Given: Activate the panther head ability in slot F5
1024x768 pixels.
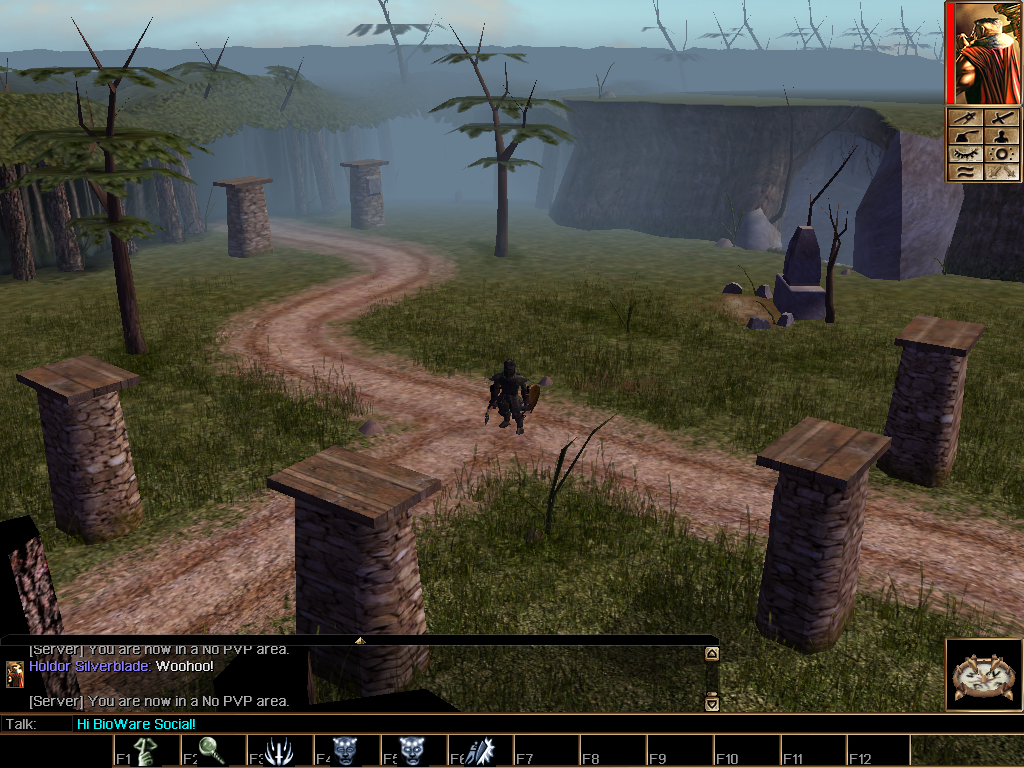Looking at the screenshot, I should click(412, 751).
